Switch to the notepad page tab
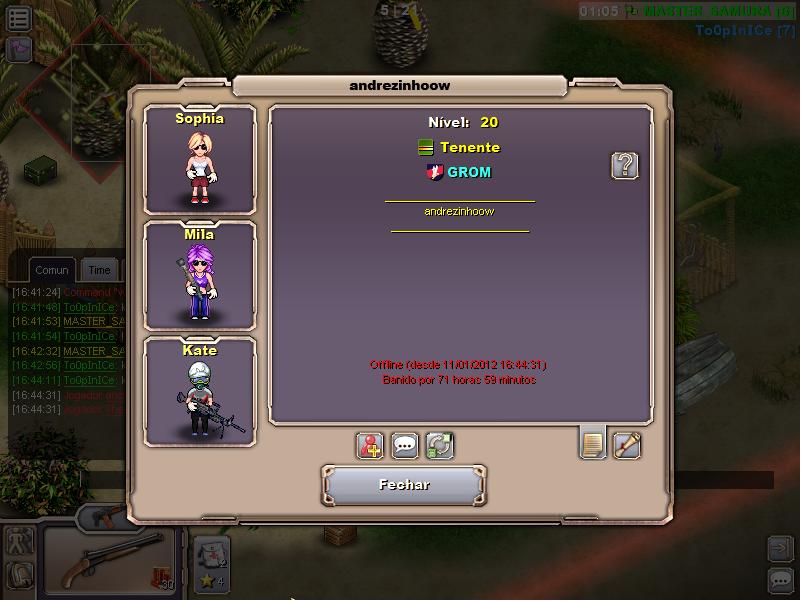This screenshot has height=601, width=803. 593,443
